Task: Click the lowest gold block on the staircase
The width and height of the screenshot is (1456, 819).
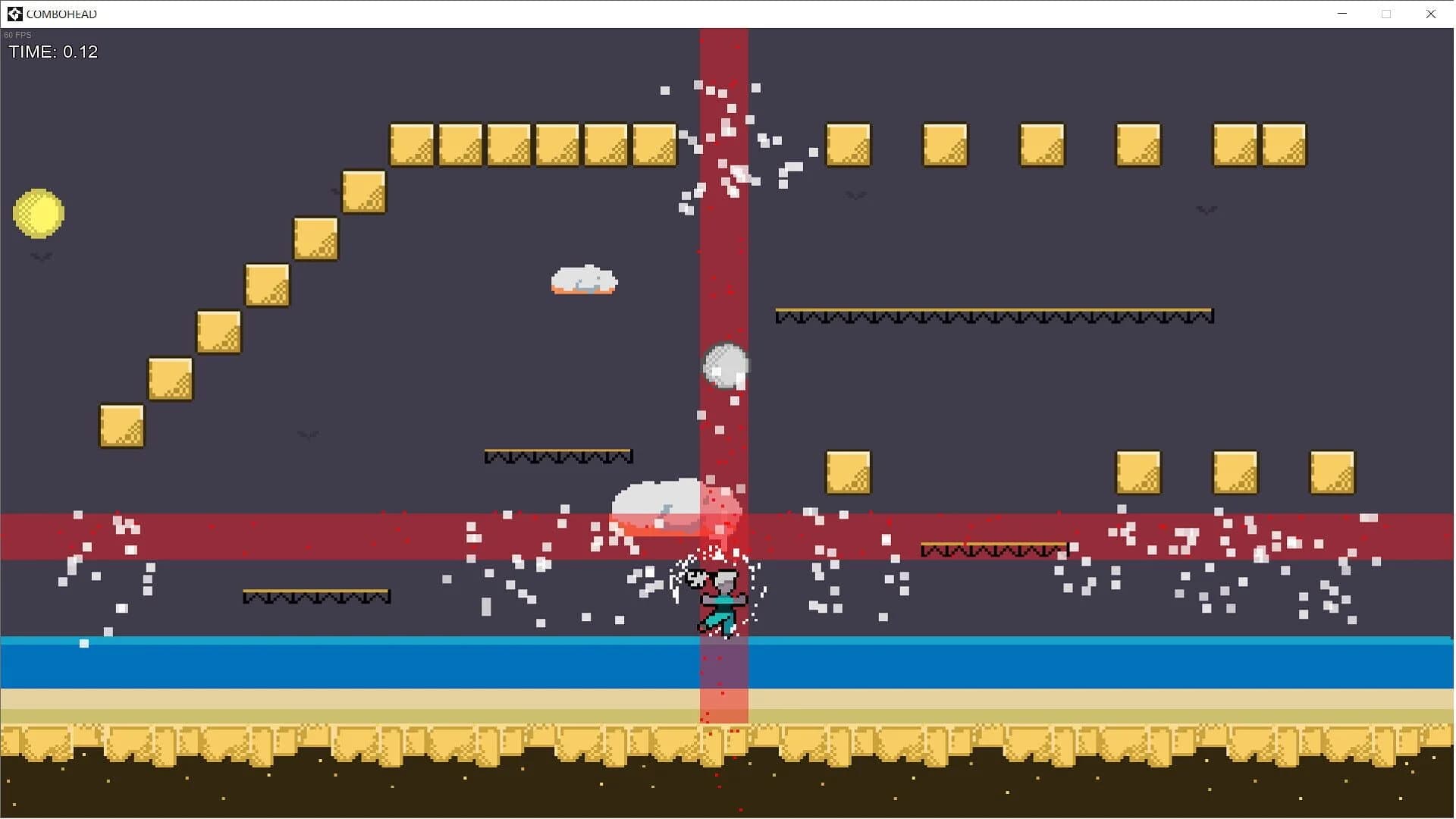Action: [120, 425]
